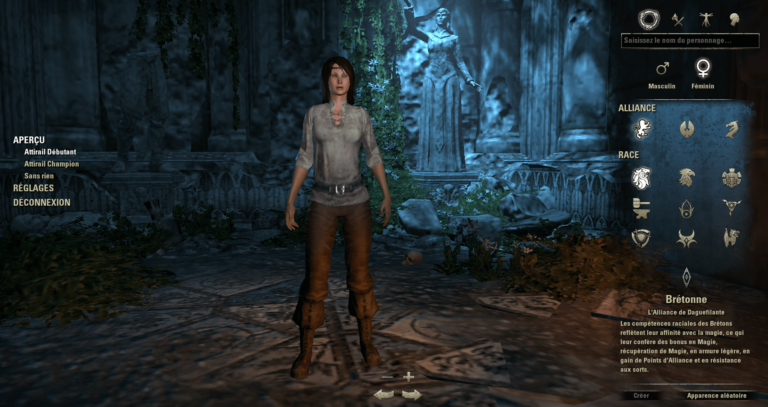This screenshot has width=768, height=407.
Task: Select the Attirail Débutant preview option
Action: click(48, 152)
